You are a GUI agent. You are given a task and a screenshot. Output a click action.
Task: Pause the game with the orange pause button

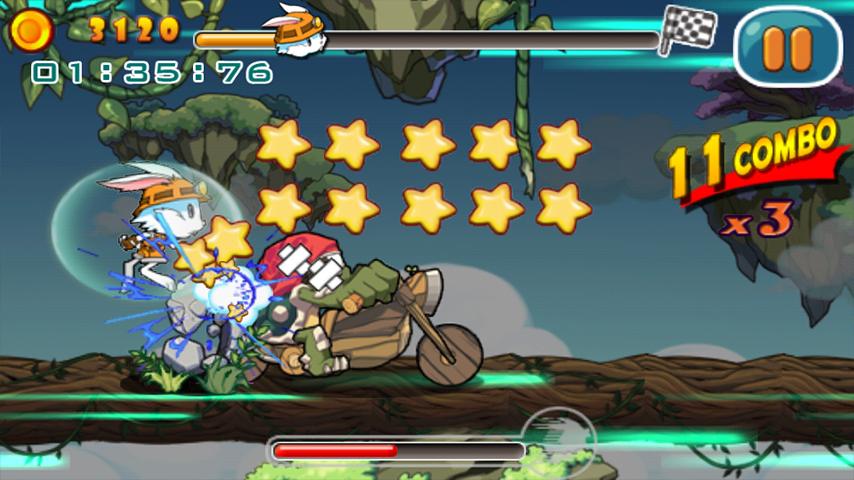(x=787, y=46)
